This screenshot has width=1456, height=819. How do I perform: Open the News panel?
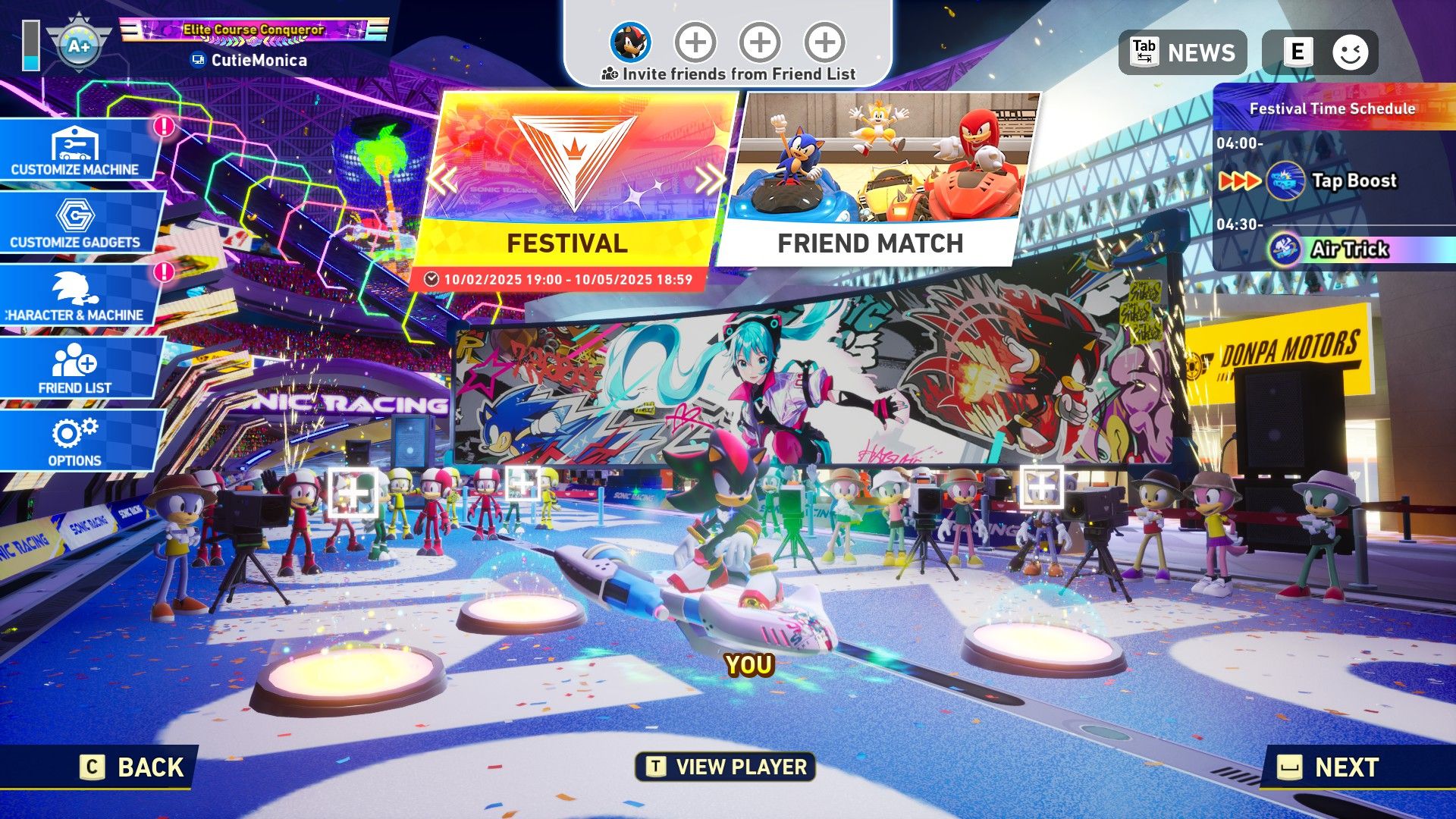click(1182, 52)
